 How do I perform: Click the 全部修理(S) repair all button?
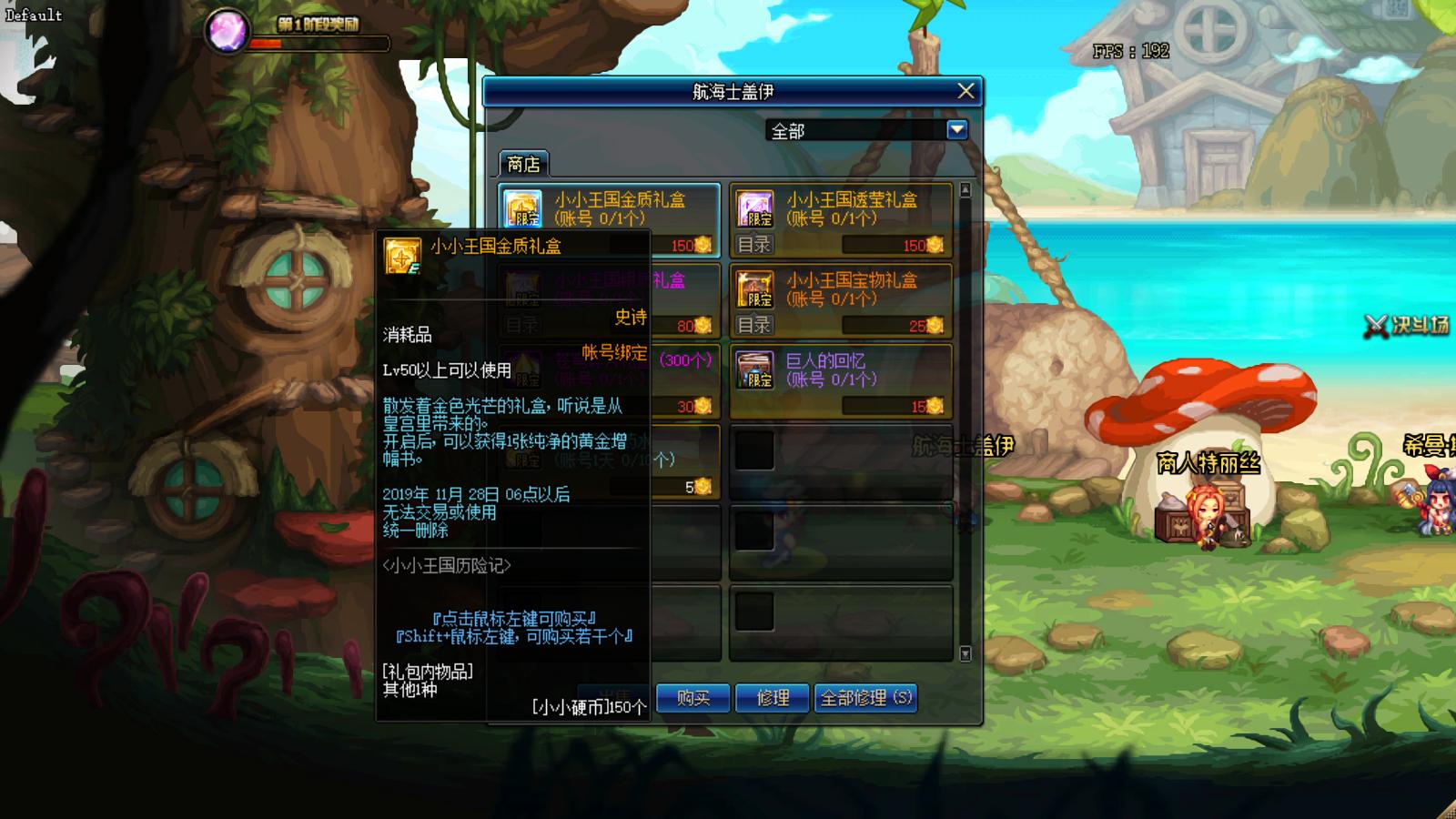864,699
